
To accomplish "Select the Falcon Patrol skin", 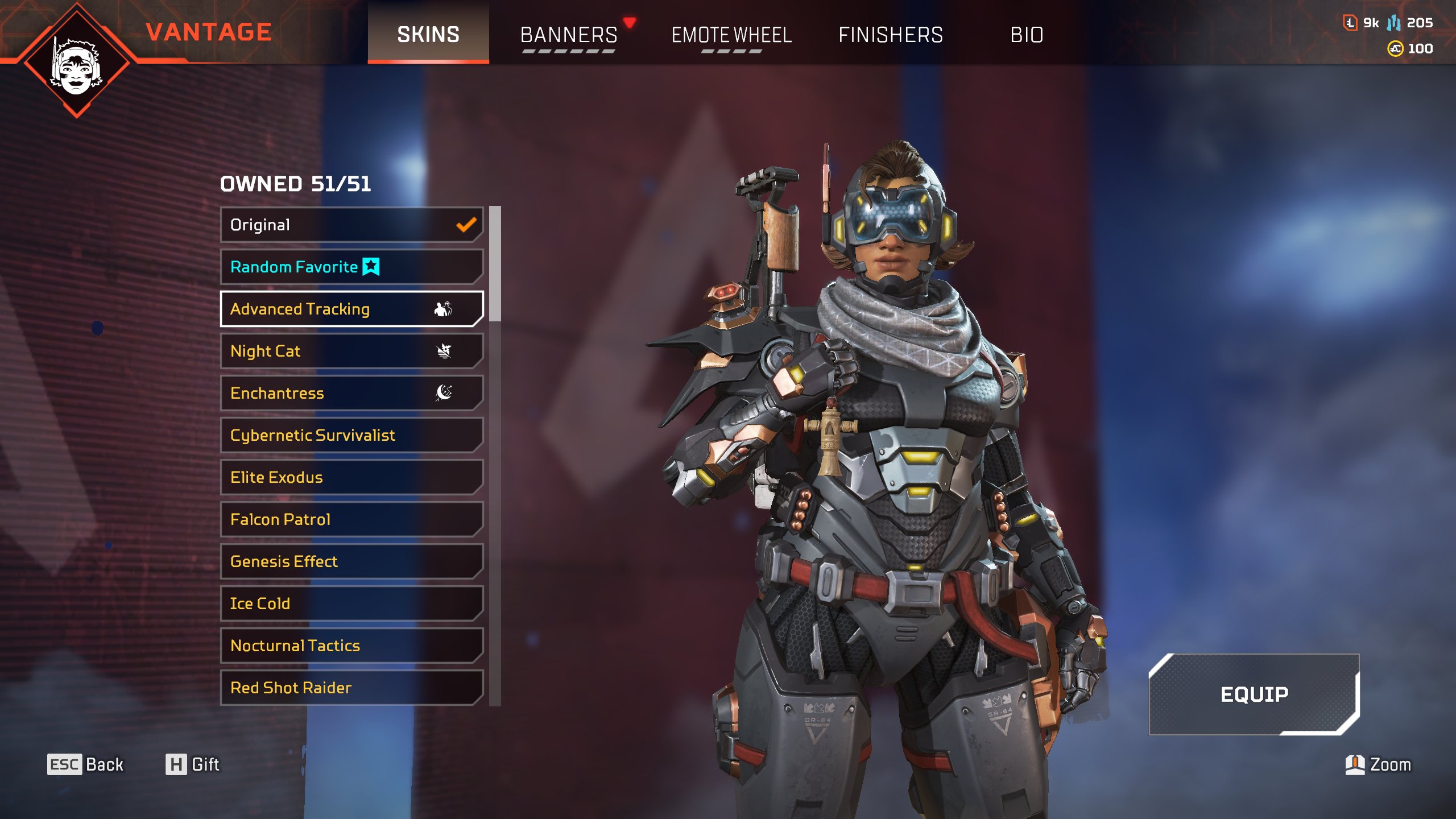I will pos(351,519).
